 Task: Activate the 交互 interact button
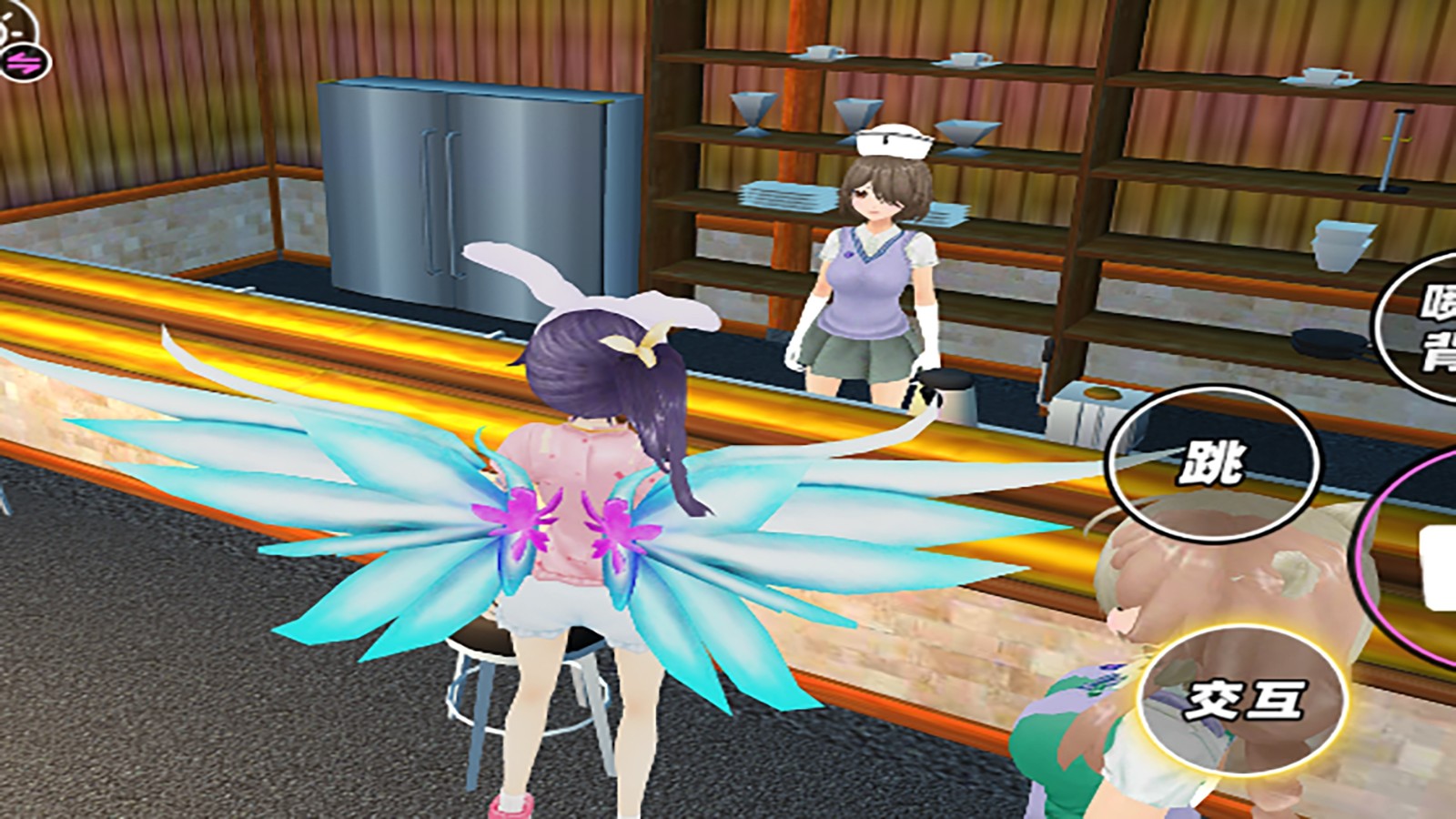(1242, 699)
